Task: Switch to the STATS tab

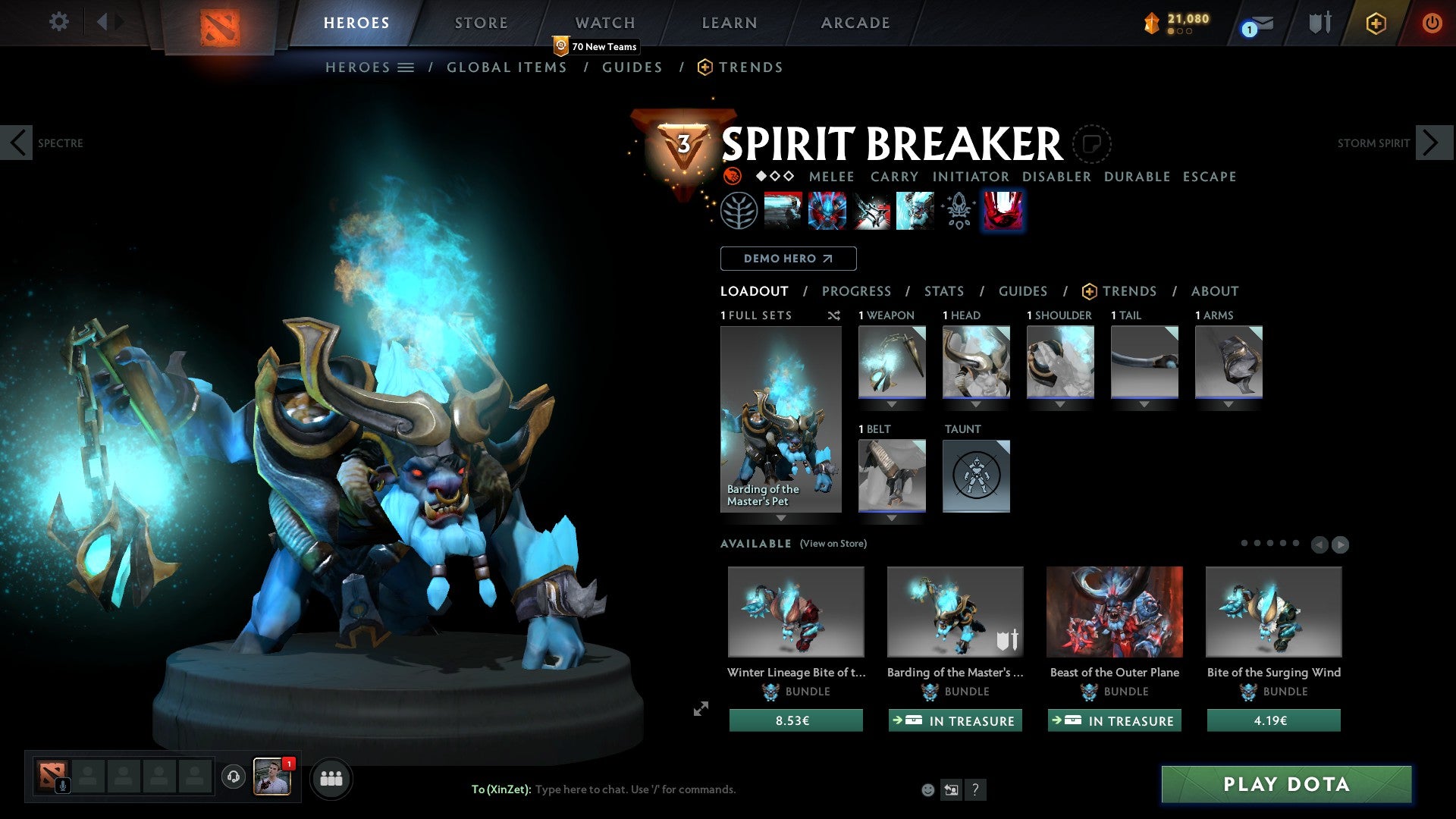Action: click(943, 291)
